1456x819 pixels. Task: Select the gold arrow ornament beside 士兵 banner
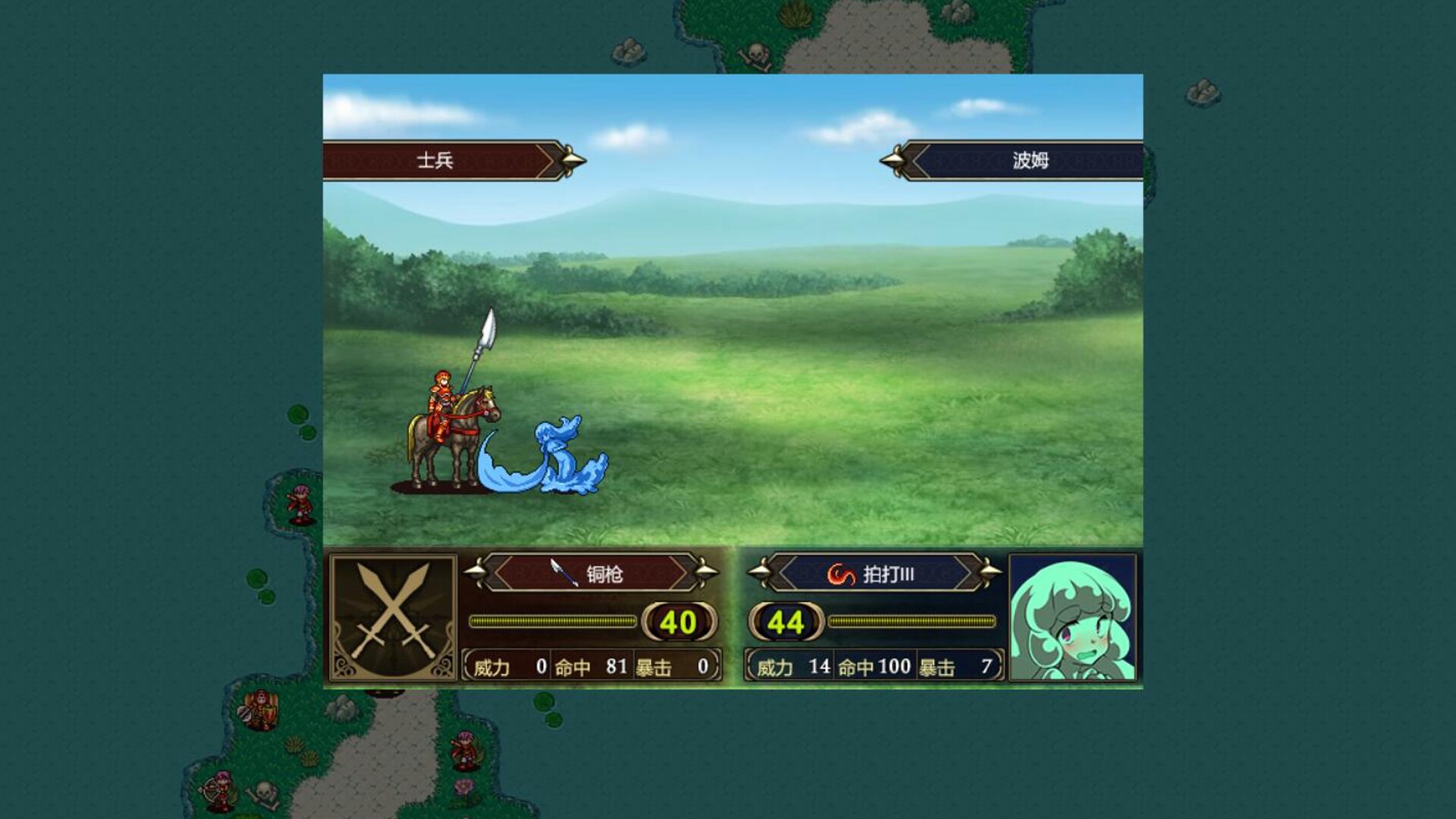(x=569, y=161)
